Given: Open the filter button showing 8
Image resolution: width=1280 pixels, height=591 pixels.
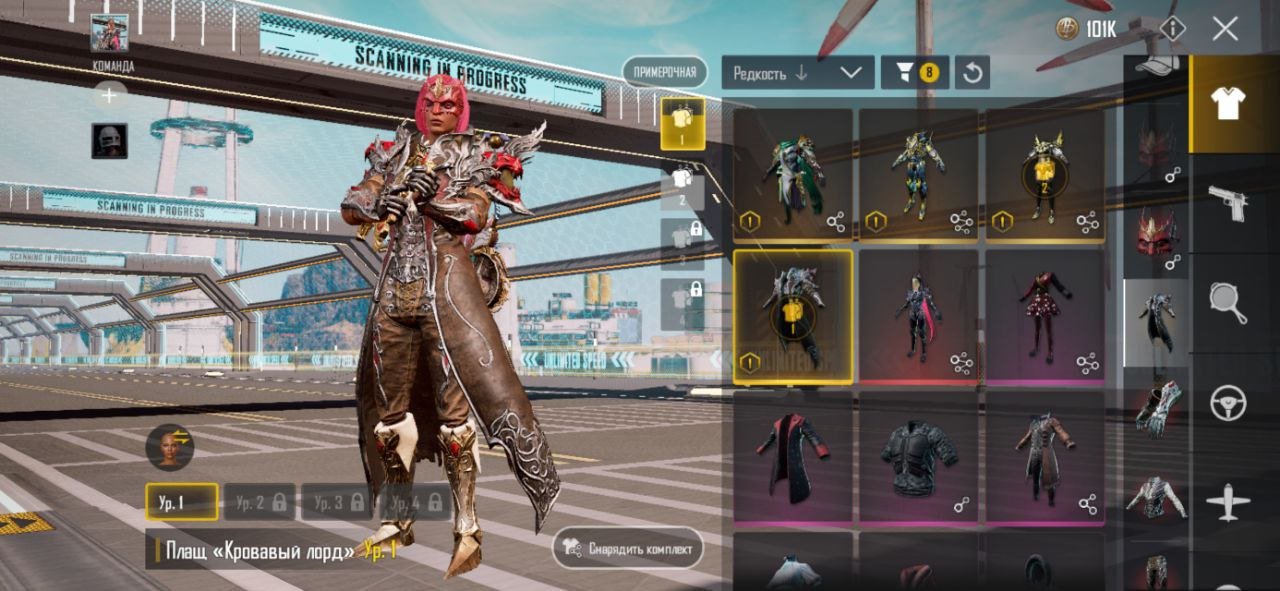Looking at the screenshot, I should point(915,73).
